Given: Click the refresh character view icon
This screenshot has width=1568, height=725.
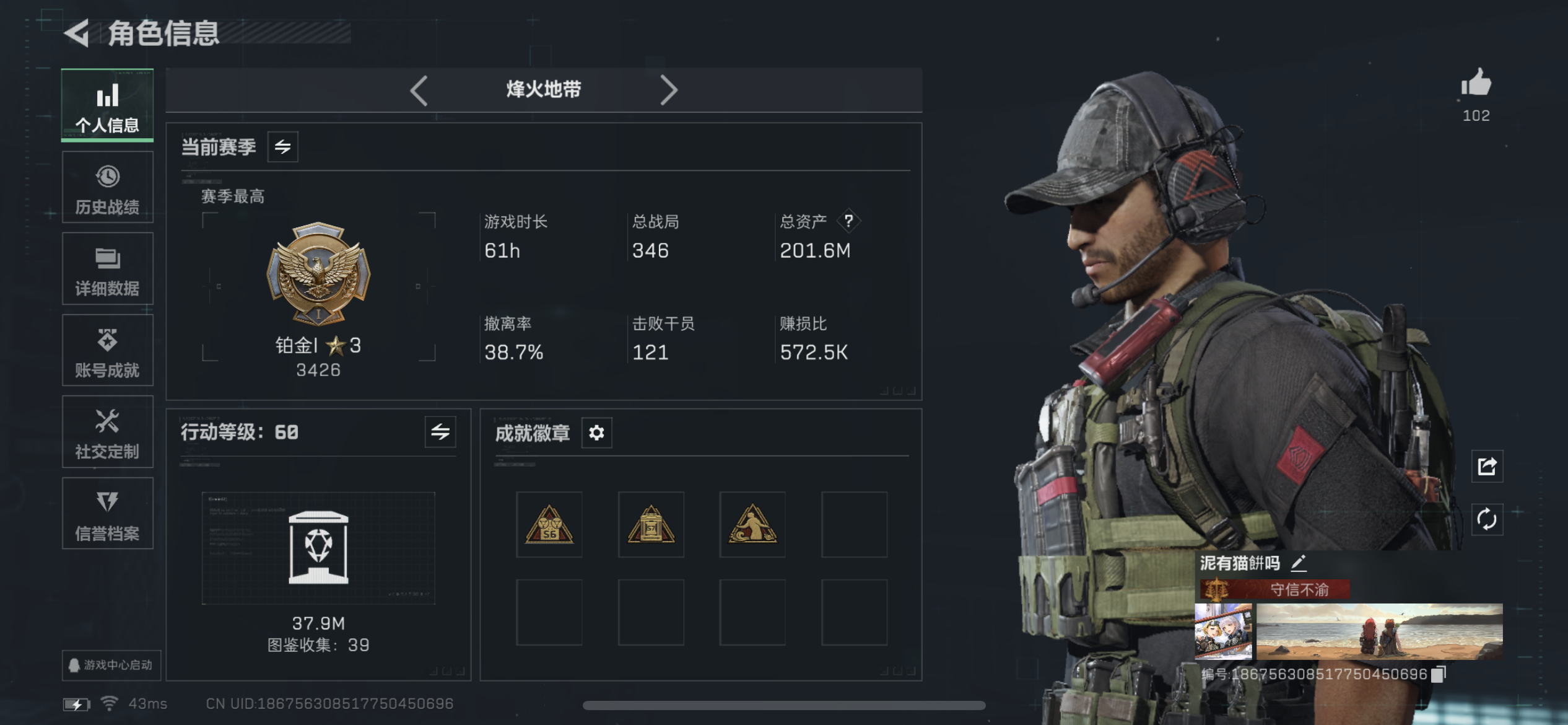Looking at the screenshot, I should pyautogui.click(x=1486, y=519).
